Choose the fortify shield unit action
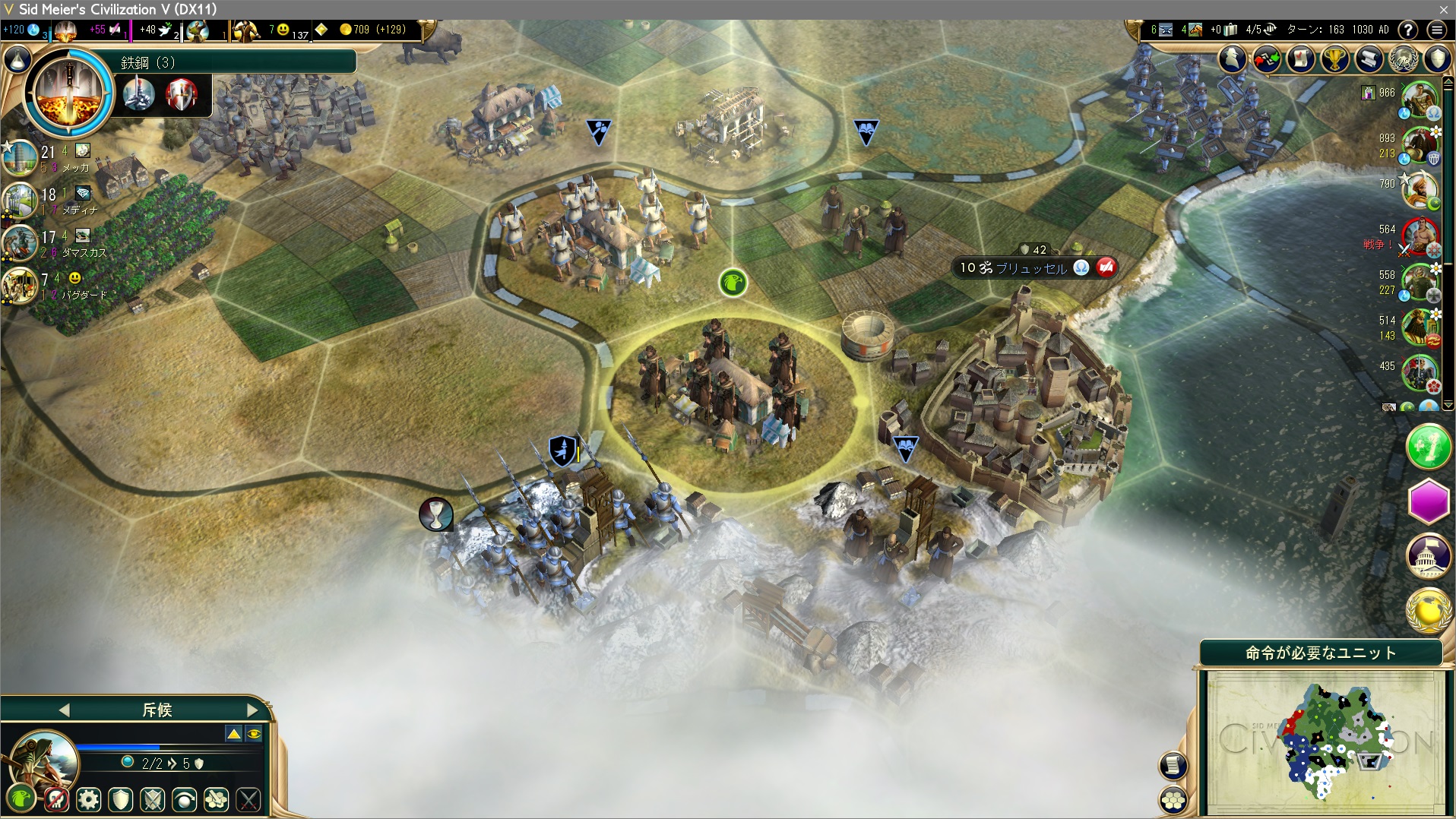1456x819 pixels. click(121, 799)
